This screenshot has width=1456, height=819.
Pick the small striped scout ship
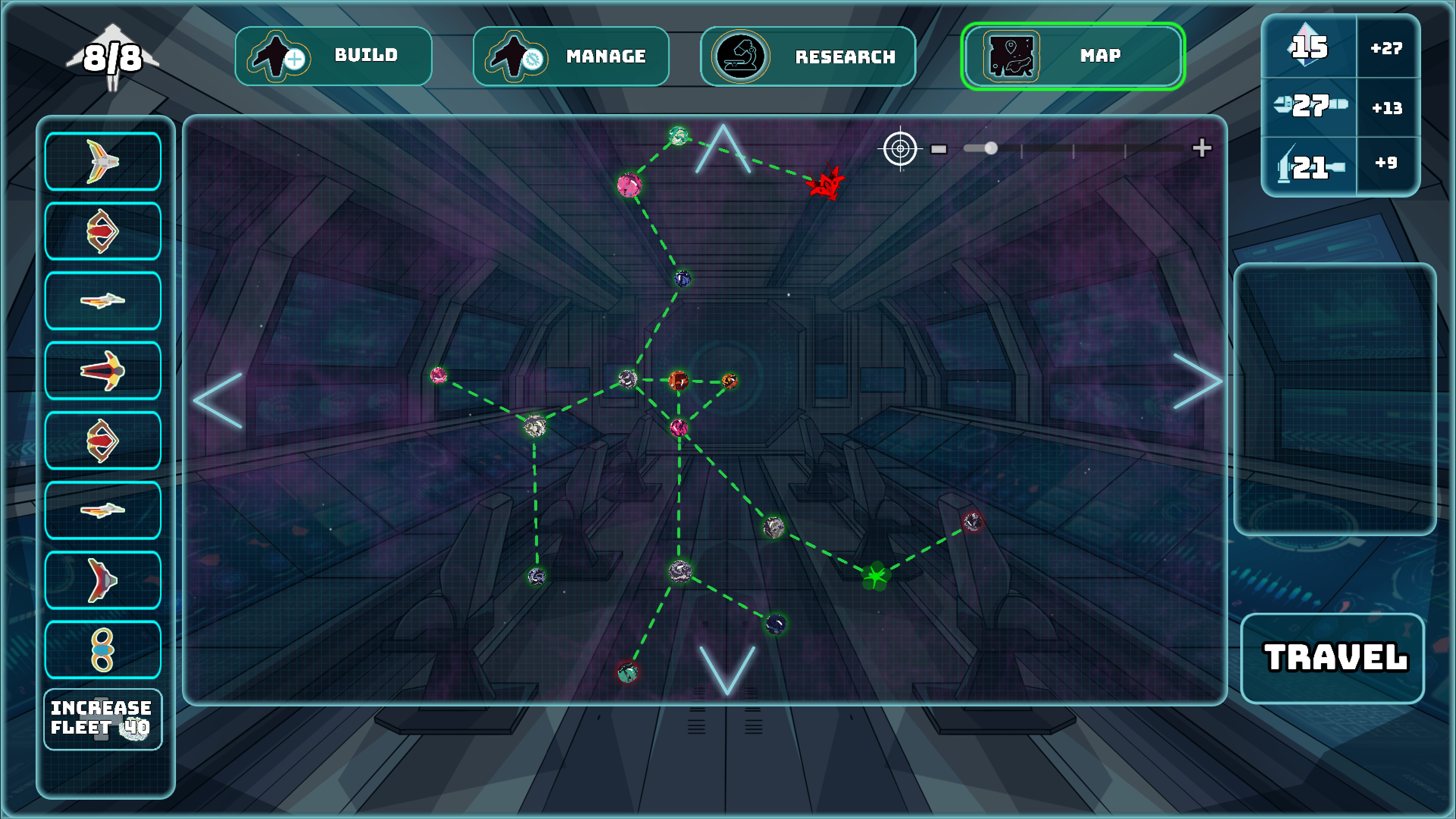tap(103, 301)
